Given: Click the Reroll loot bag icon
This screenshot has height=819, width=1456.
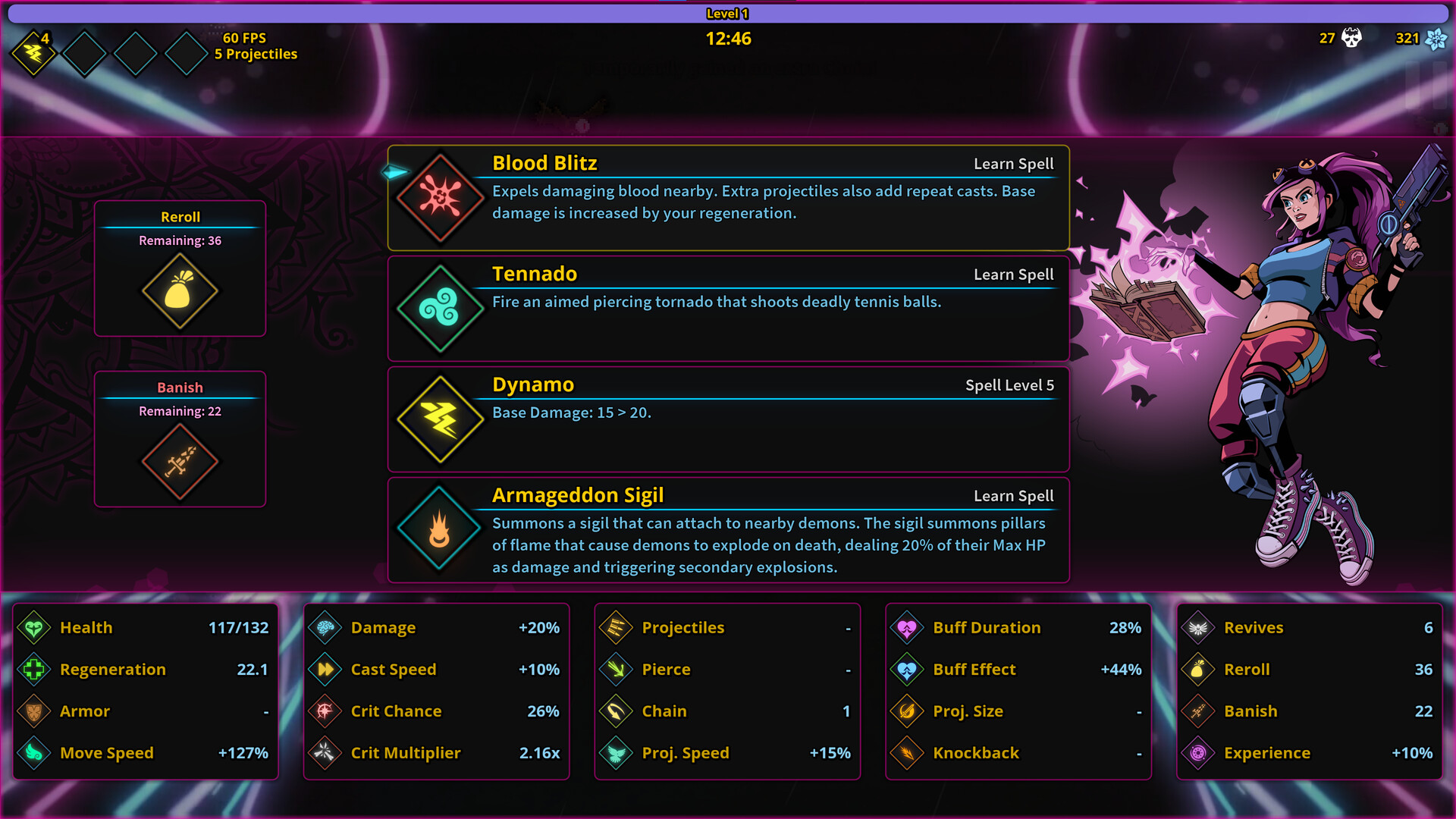Looking at the screenshot, I should coord(180,290).
